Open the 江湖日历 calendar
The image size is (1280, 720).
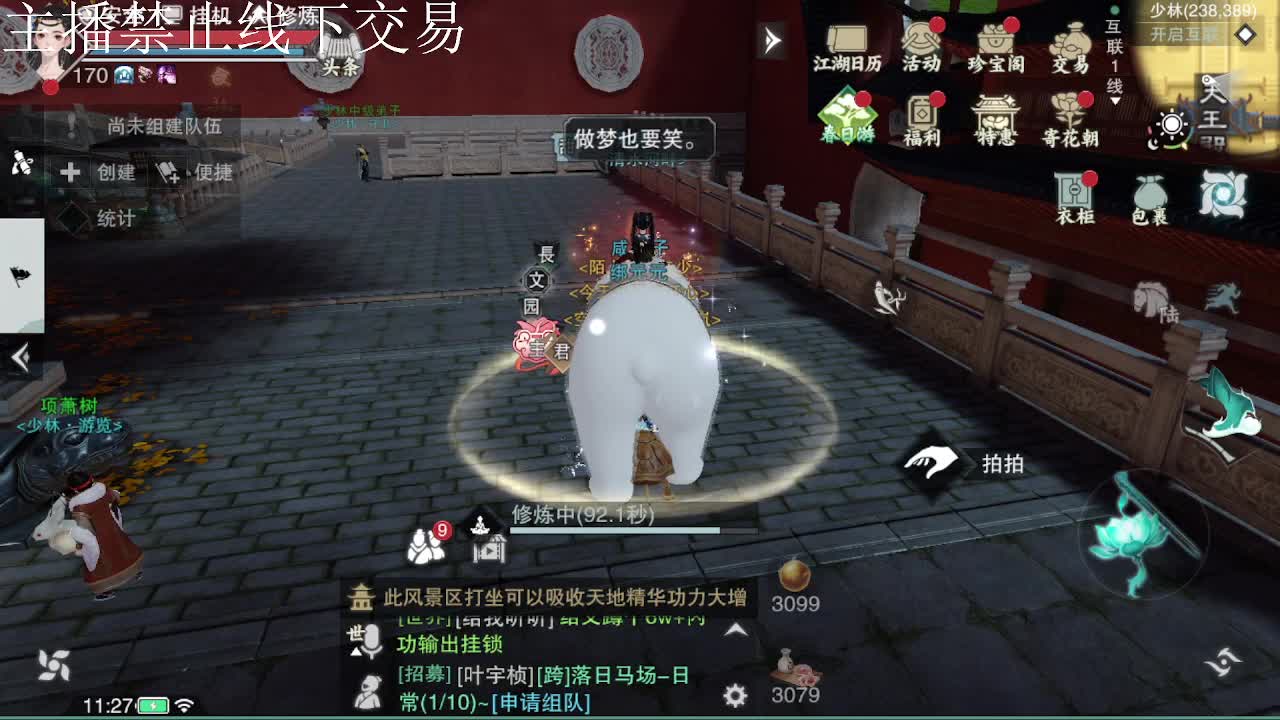click(847, 45)
